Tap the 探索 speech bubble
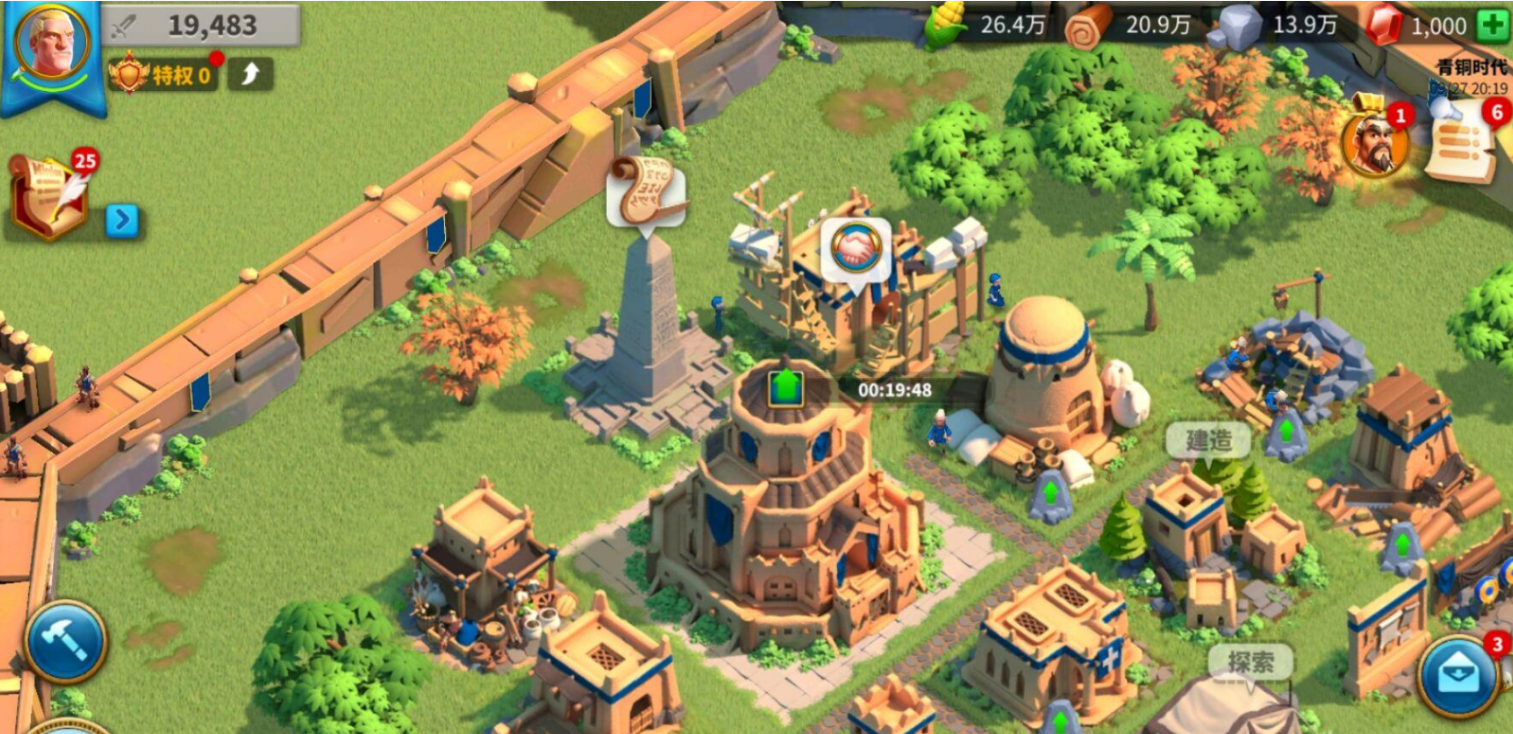The width and height of the screenshot is (1513, 734). pos(1251,662)
